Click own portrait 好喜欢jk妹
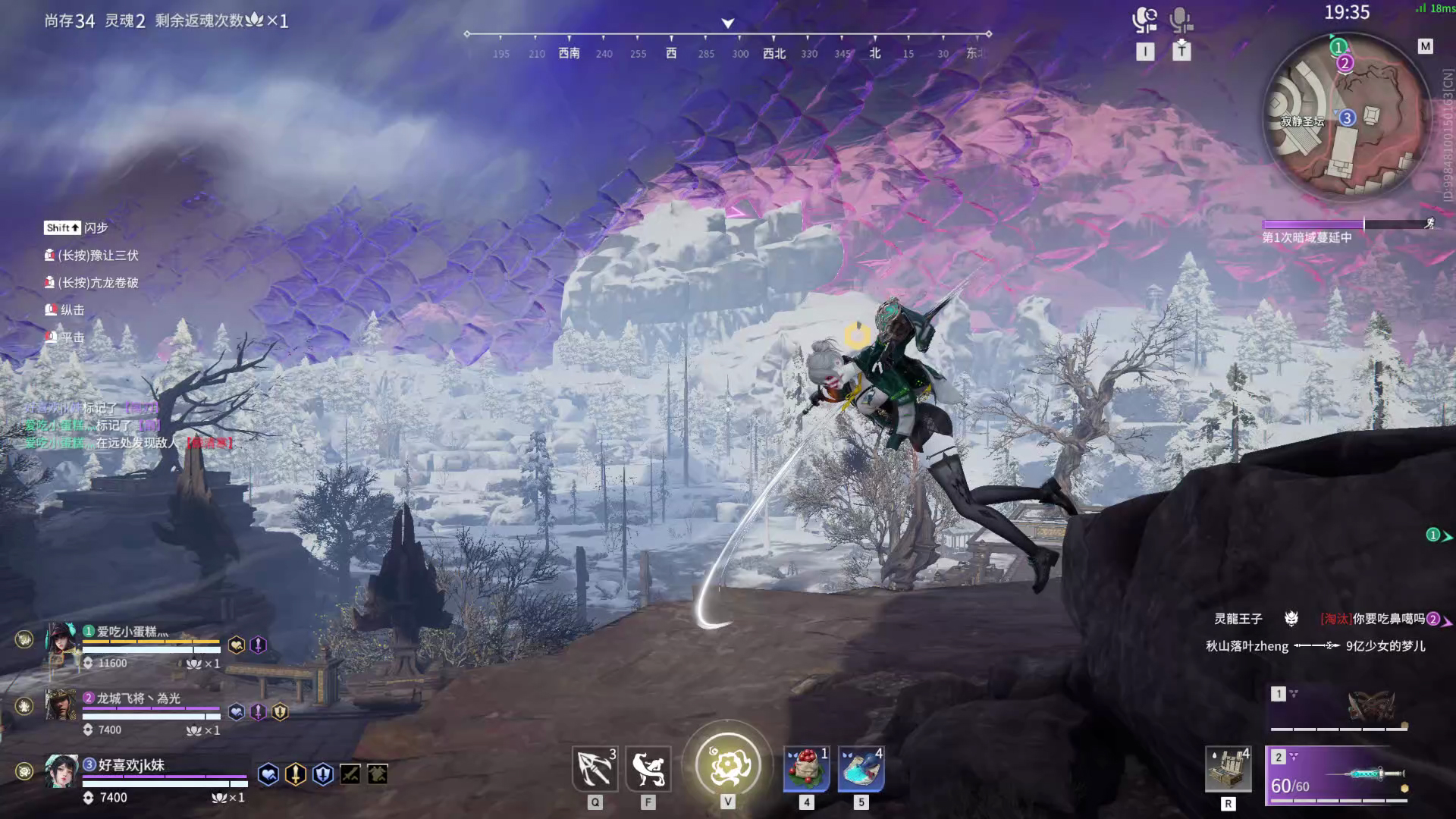Image resolution: width=1456 pixels, height=819 pixels. [x=61, y=772]
